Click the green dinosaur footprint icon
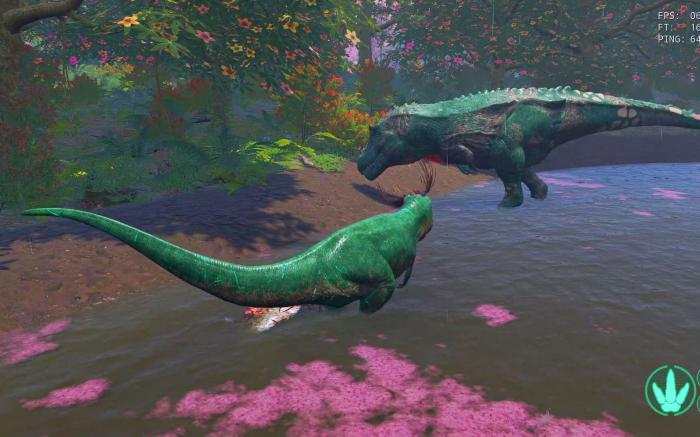 tap(669, 391)
